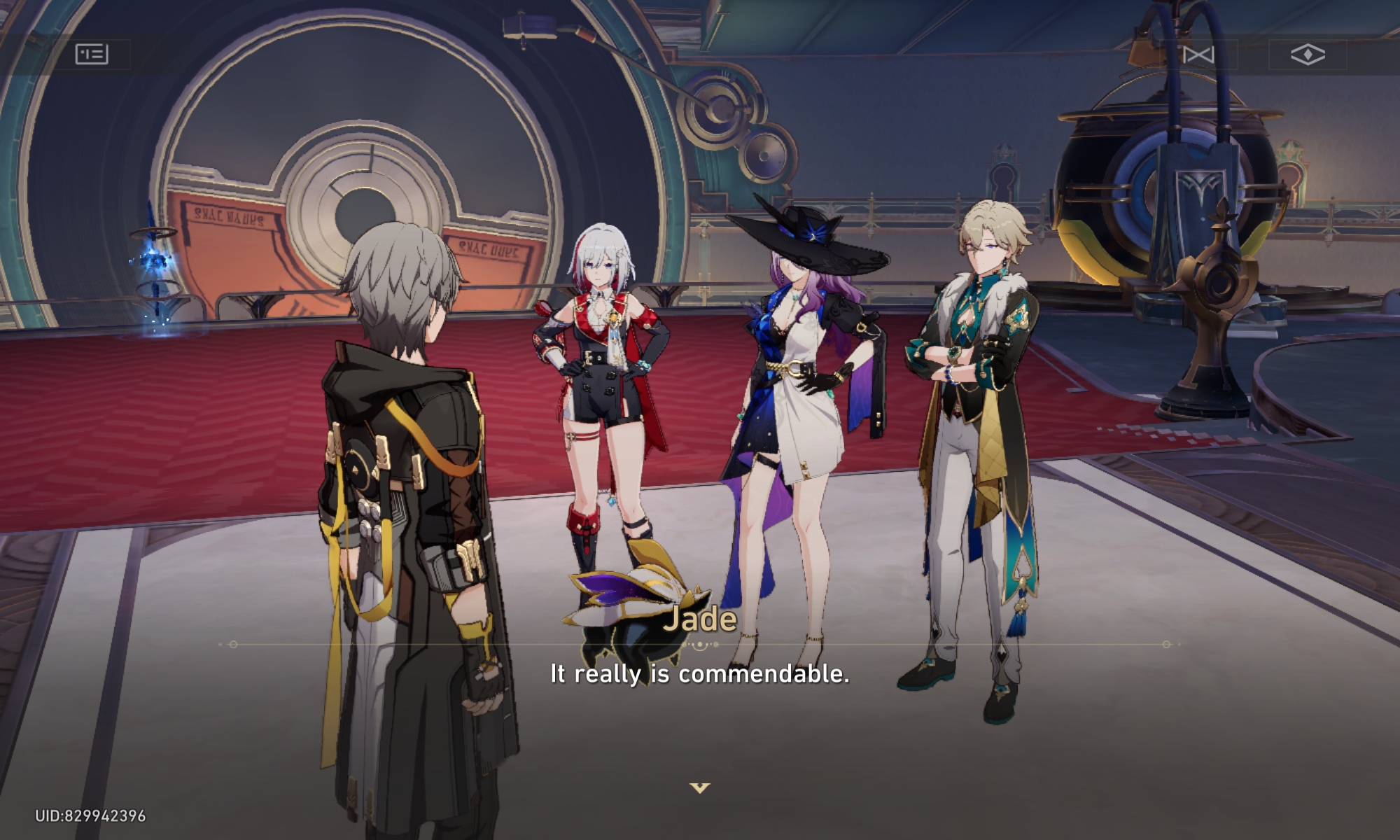Click the downward chevron to advance dialogue
Screen dimensions: 1400x840
click(699, 787)
